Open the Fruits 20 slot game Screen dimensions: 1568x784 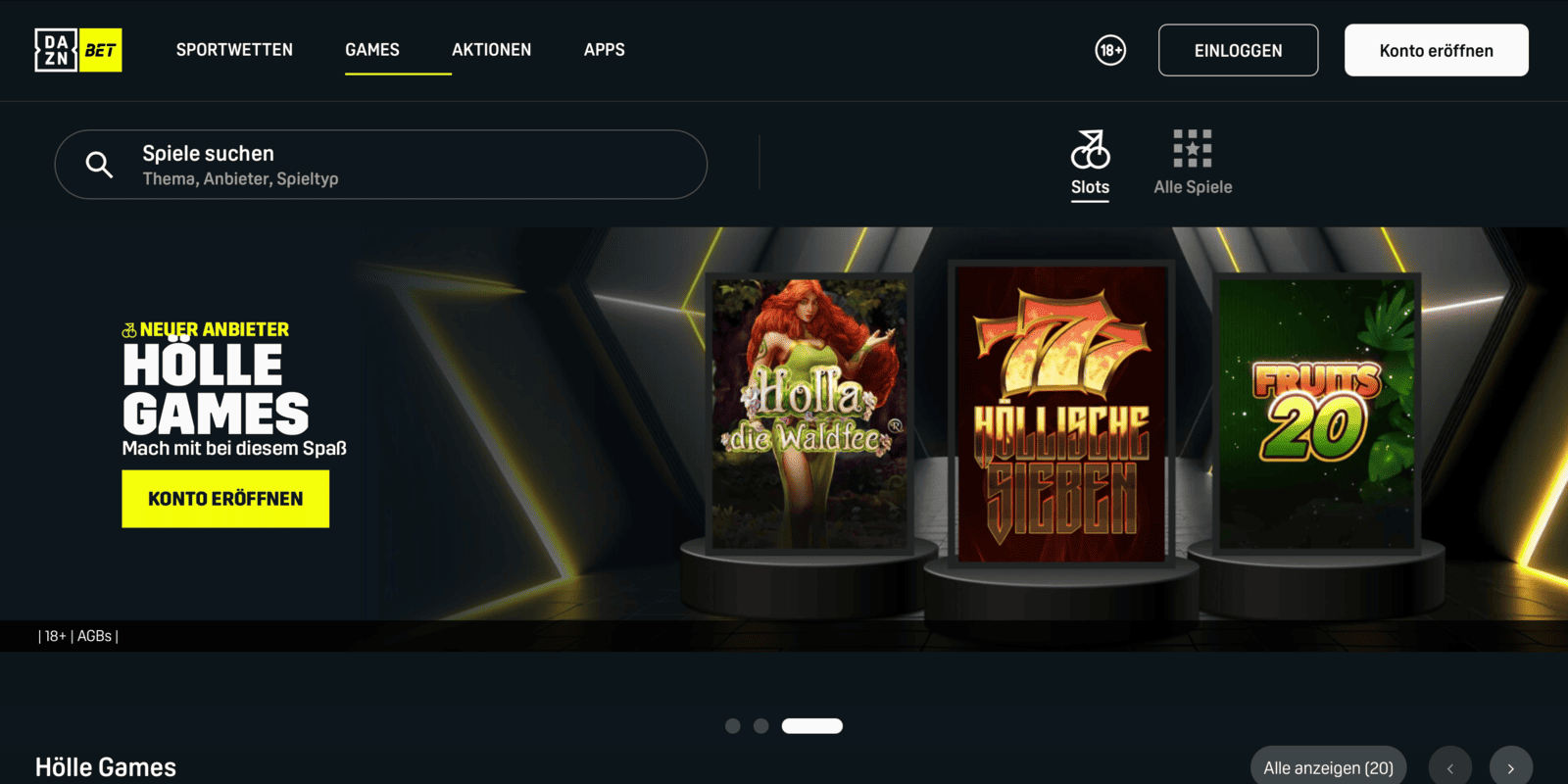1316,412
